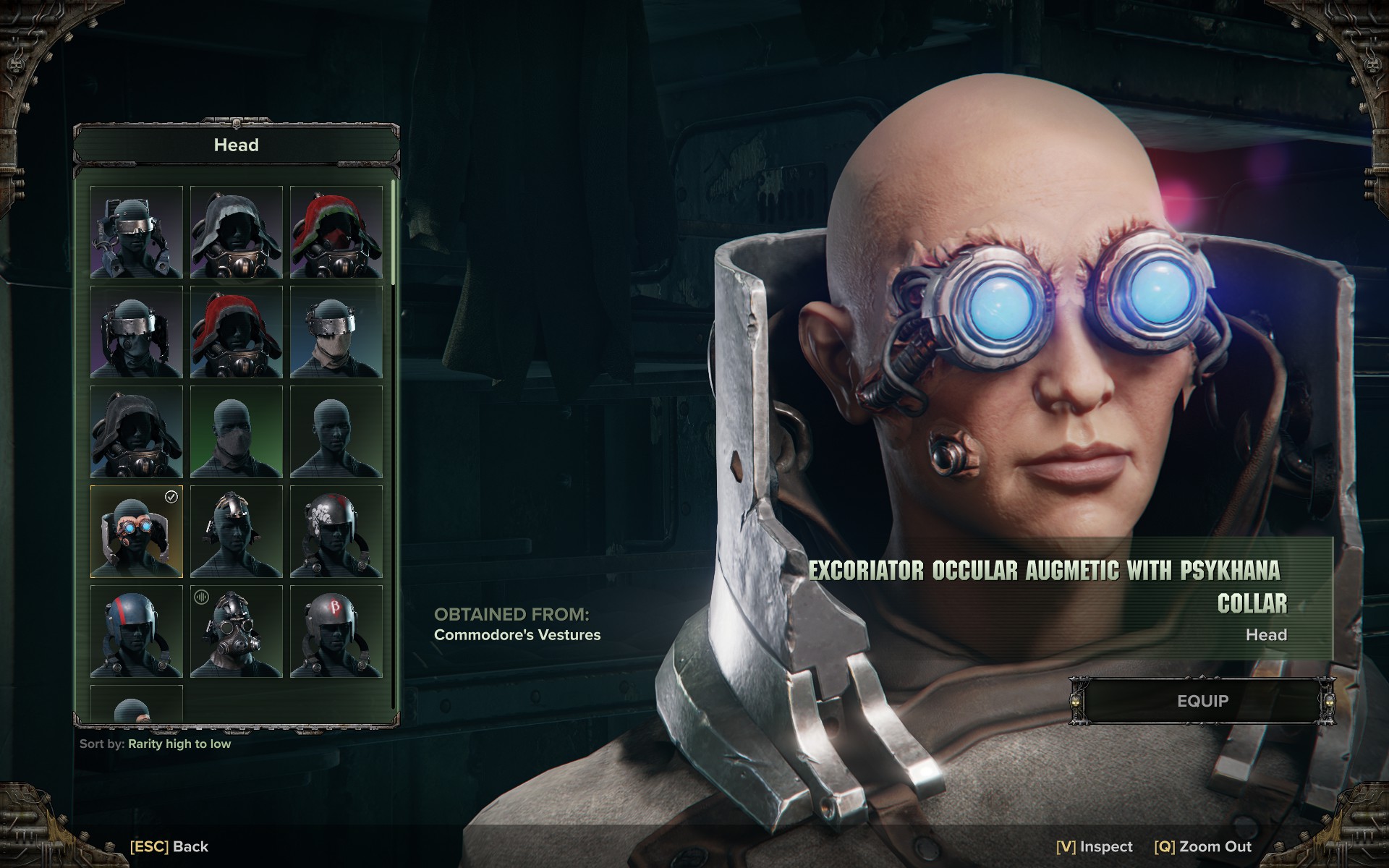Click the Inspect option
Image resolution: width=1389 pixels, height=868 pixels.
click(x=1095, y=846)
